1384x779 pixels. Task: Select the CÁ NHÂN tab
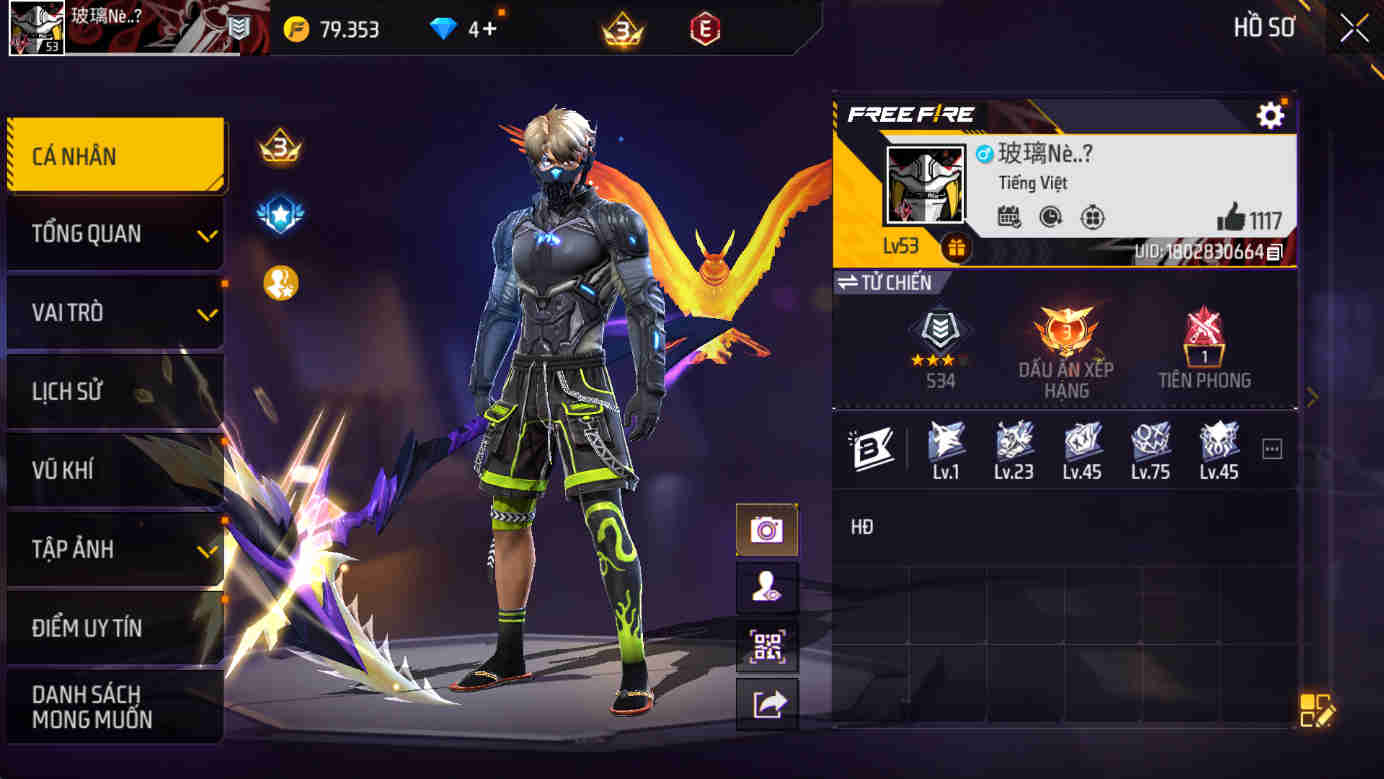pyautogui.click(x=113, y=155)
